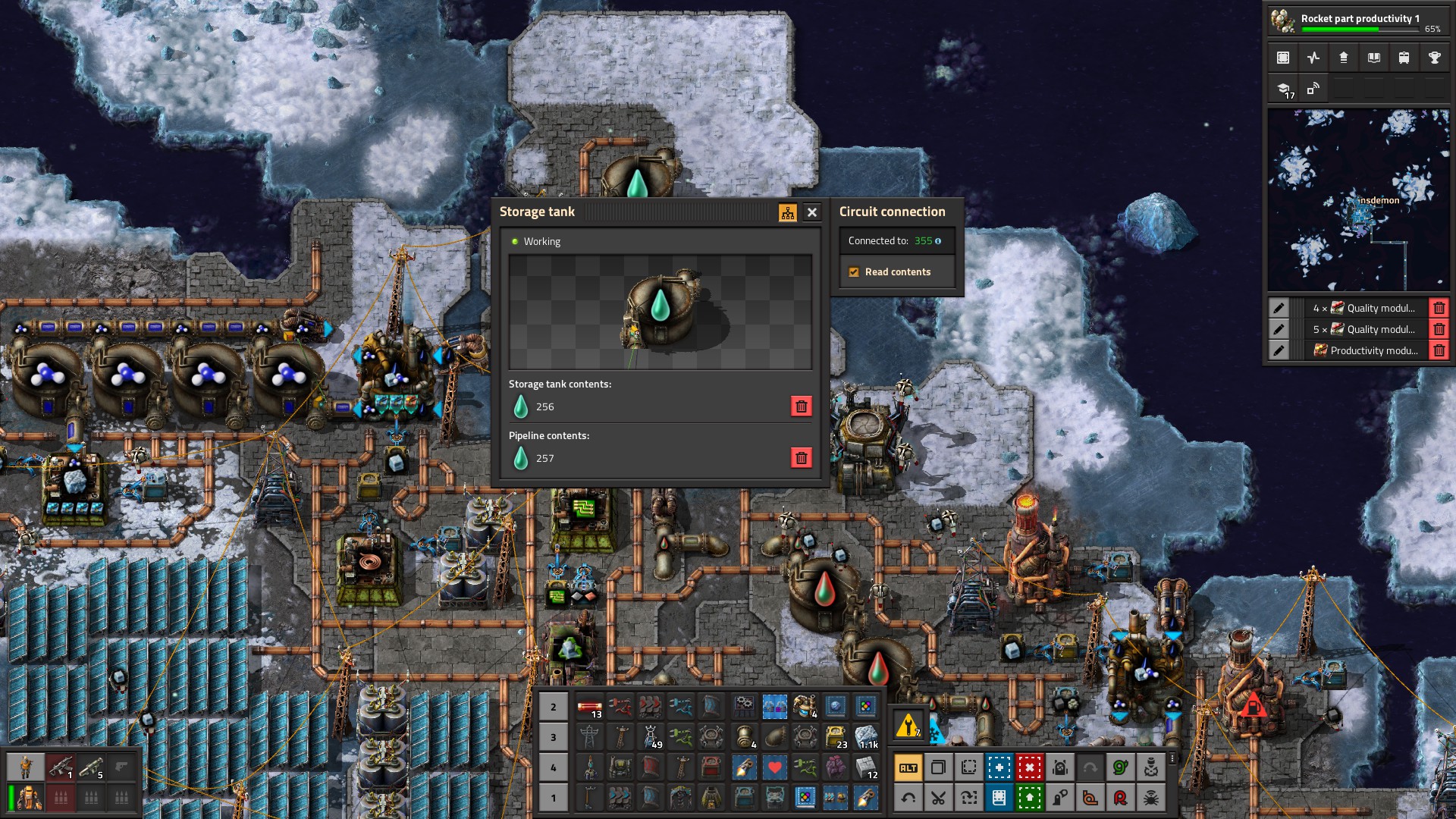Switch to quickbar row 3
Viewport: 1456px width, 819px height.
point(553,737)
